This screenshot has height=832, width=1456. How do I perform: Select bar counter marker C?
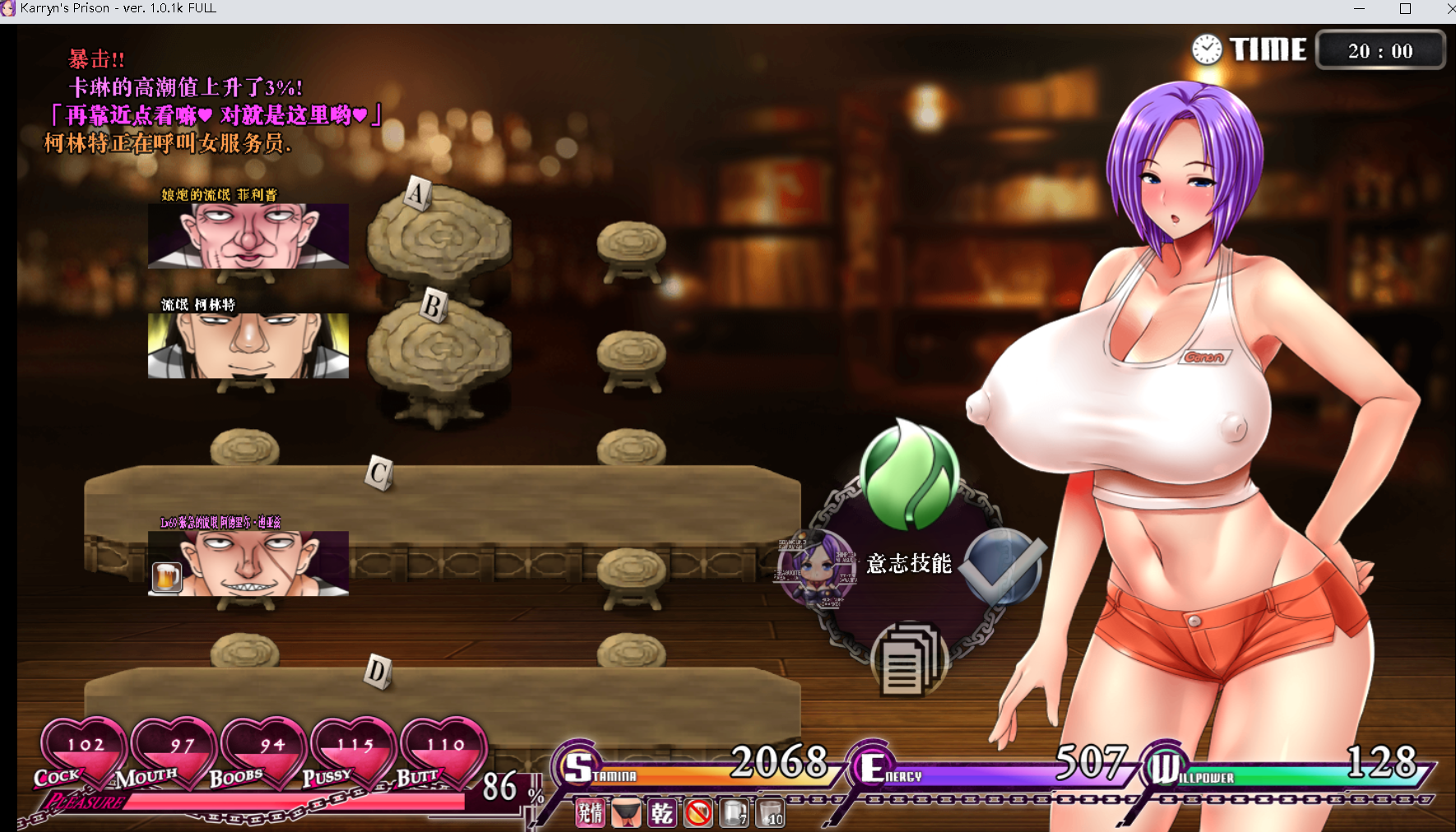coord(378,473)
